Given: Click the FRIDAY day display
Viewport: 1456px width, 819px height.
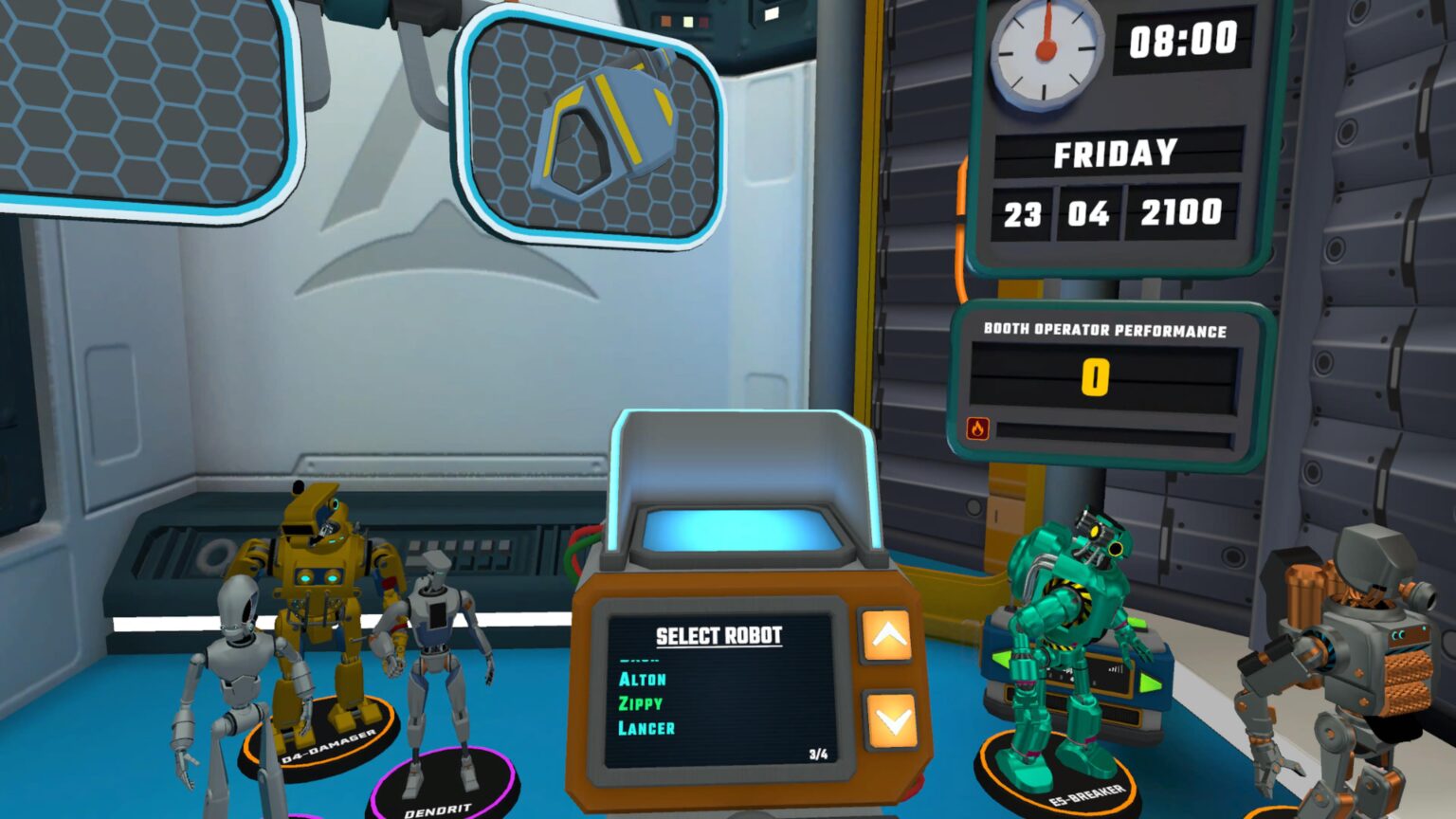Looking at the screenshot, I should coord(1116,152).
